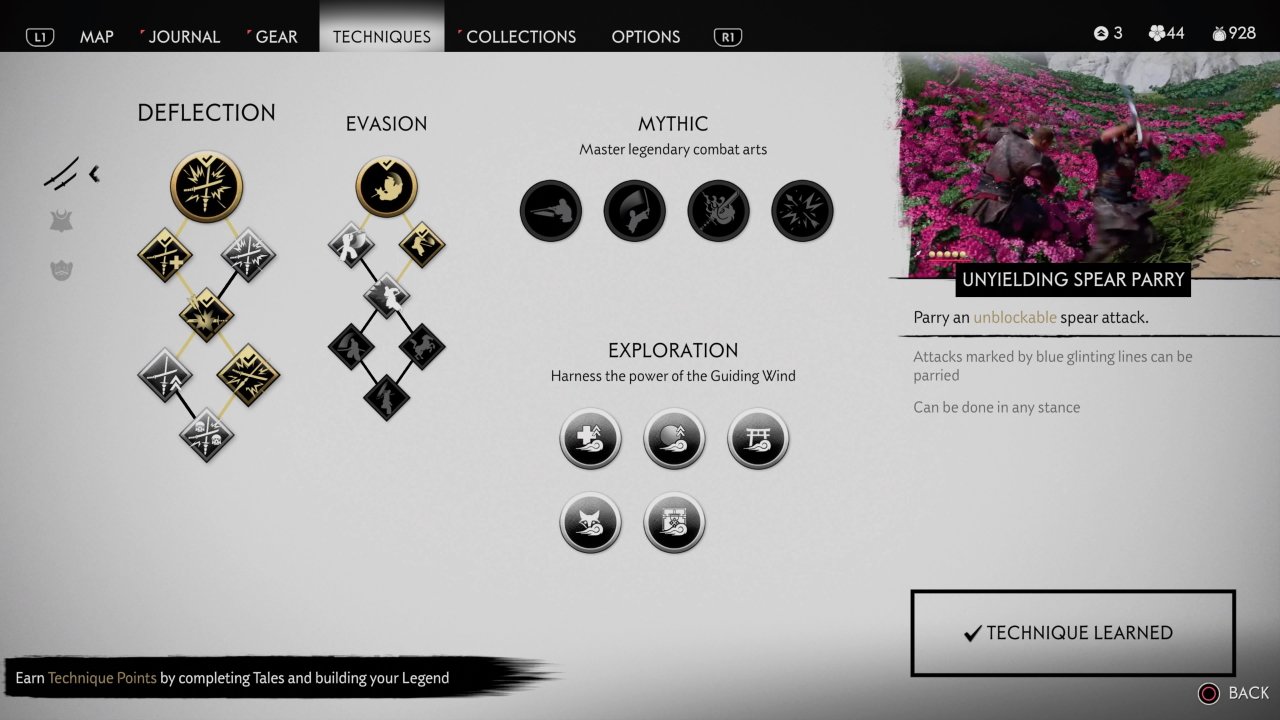The height and width of the screenshot is (720, 1280).
Task: Pick the starburst explosion Mythic technique
Action: [802, 211]
